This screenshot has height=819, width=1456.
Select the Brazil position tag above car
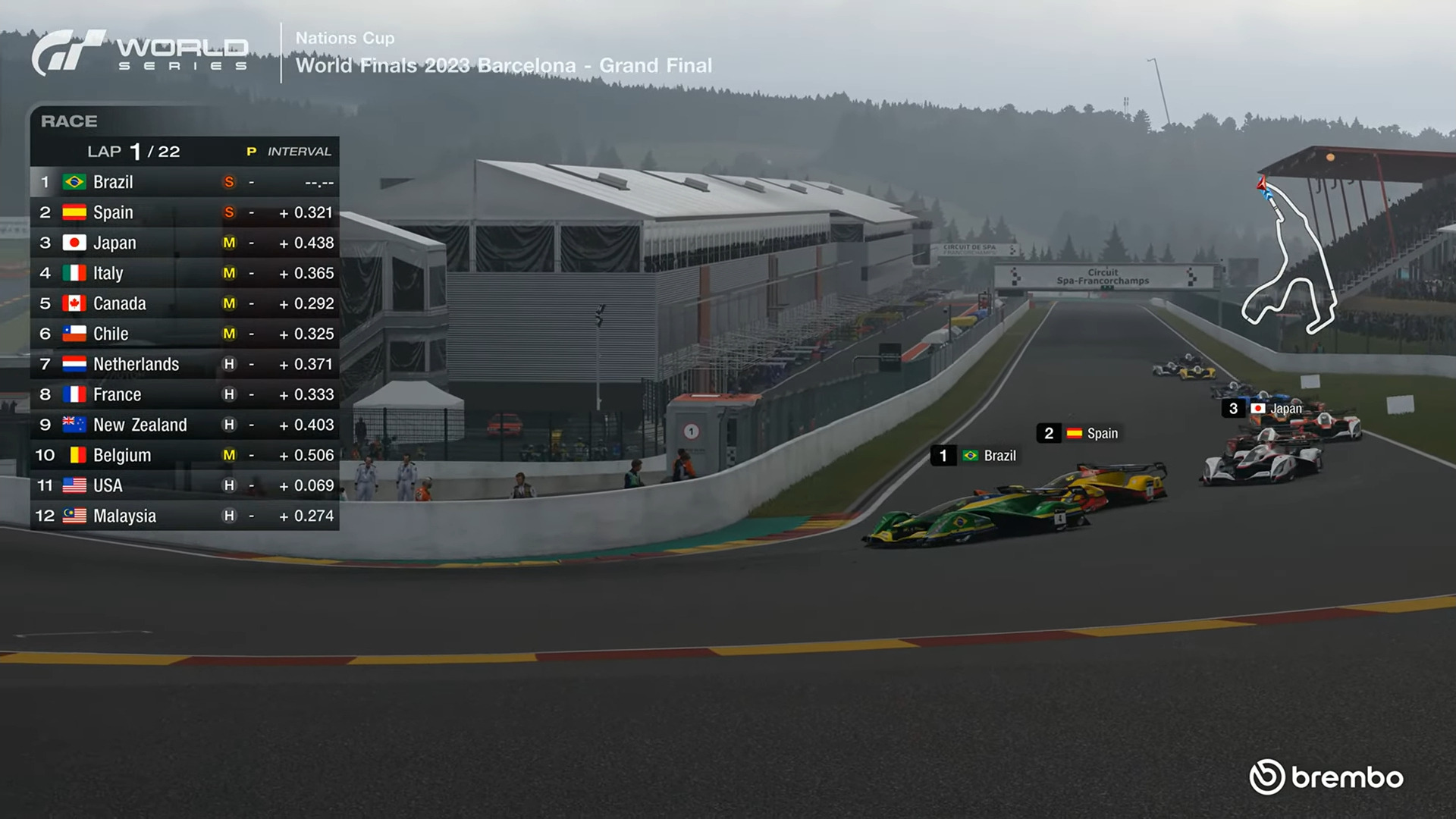[975, 456]
